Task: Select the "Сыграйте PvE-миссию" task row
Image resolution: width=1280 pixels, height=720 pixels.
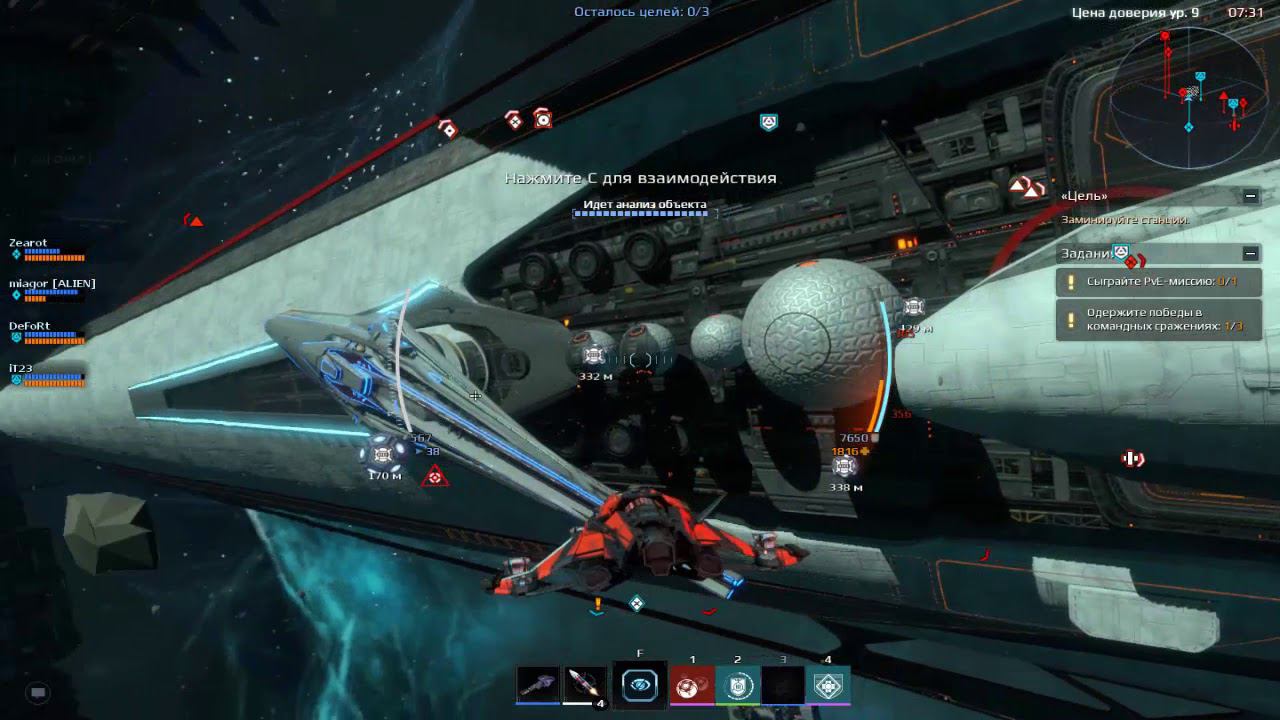Action: click(1159, 282)
